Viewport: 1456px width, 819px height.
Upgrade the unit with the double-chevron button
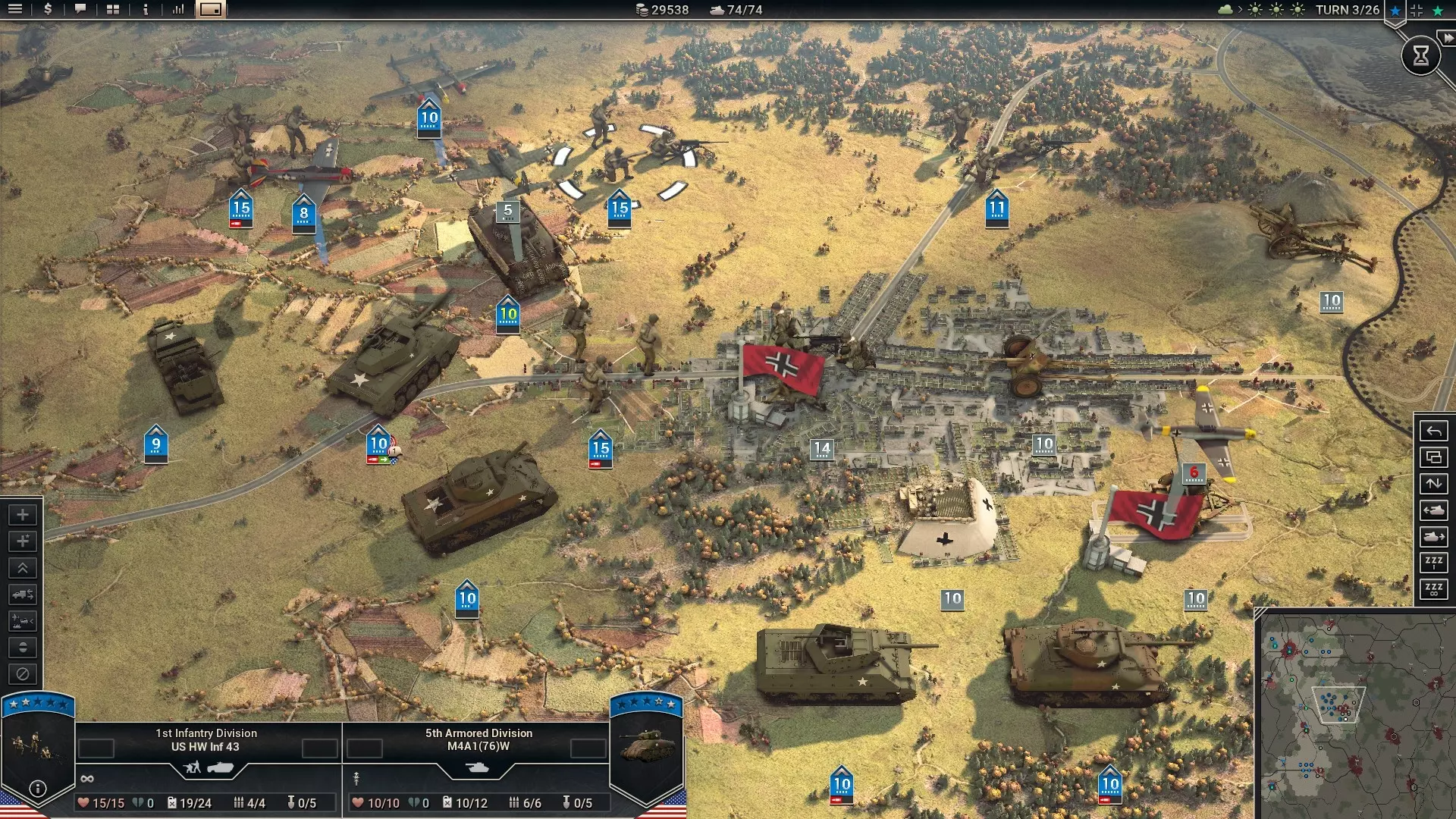click(x=23, y=568)
